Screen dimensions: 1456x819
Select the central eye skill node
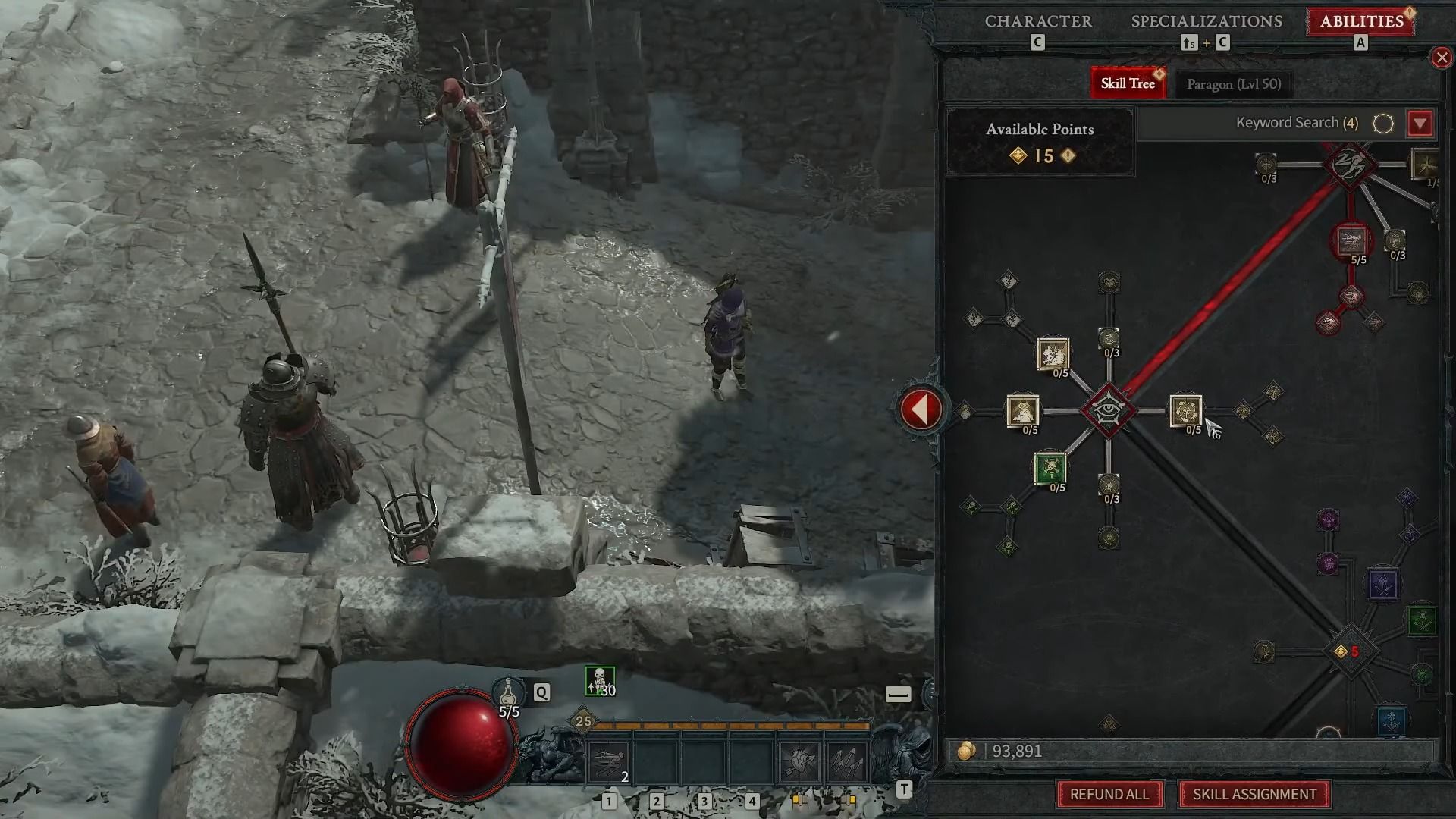[x=1108, y=410]
